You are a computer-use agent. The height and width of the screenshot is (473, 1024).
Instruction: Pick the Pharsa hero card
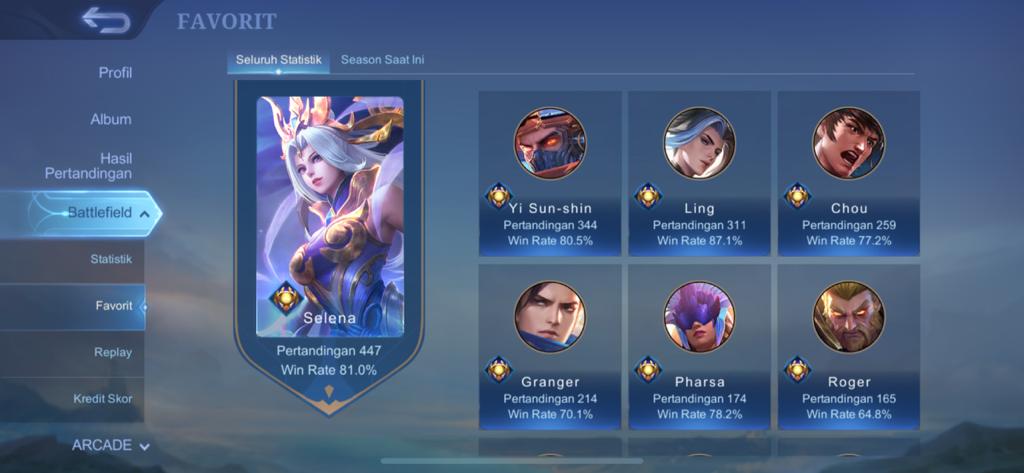(699, 346)
